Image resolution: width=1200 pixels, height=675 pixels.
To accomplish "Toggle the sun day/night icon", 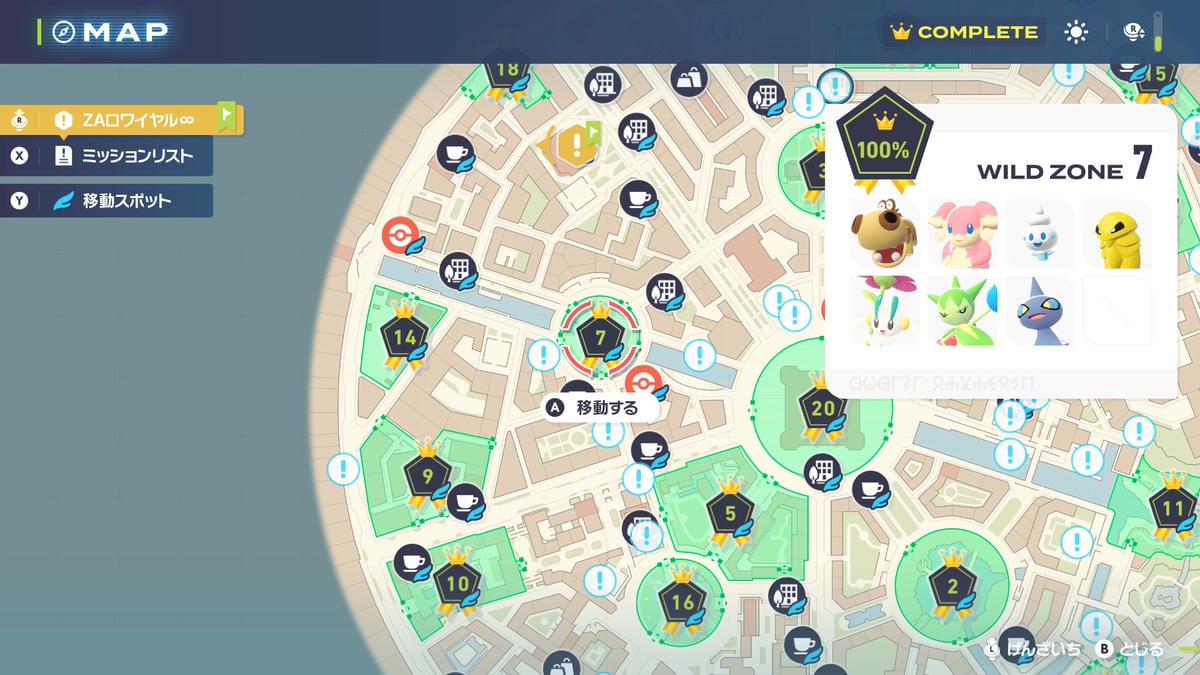I will 1076,32.
